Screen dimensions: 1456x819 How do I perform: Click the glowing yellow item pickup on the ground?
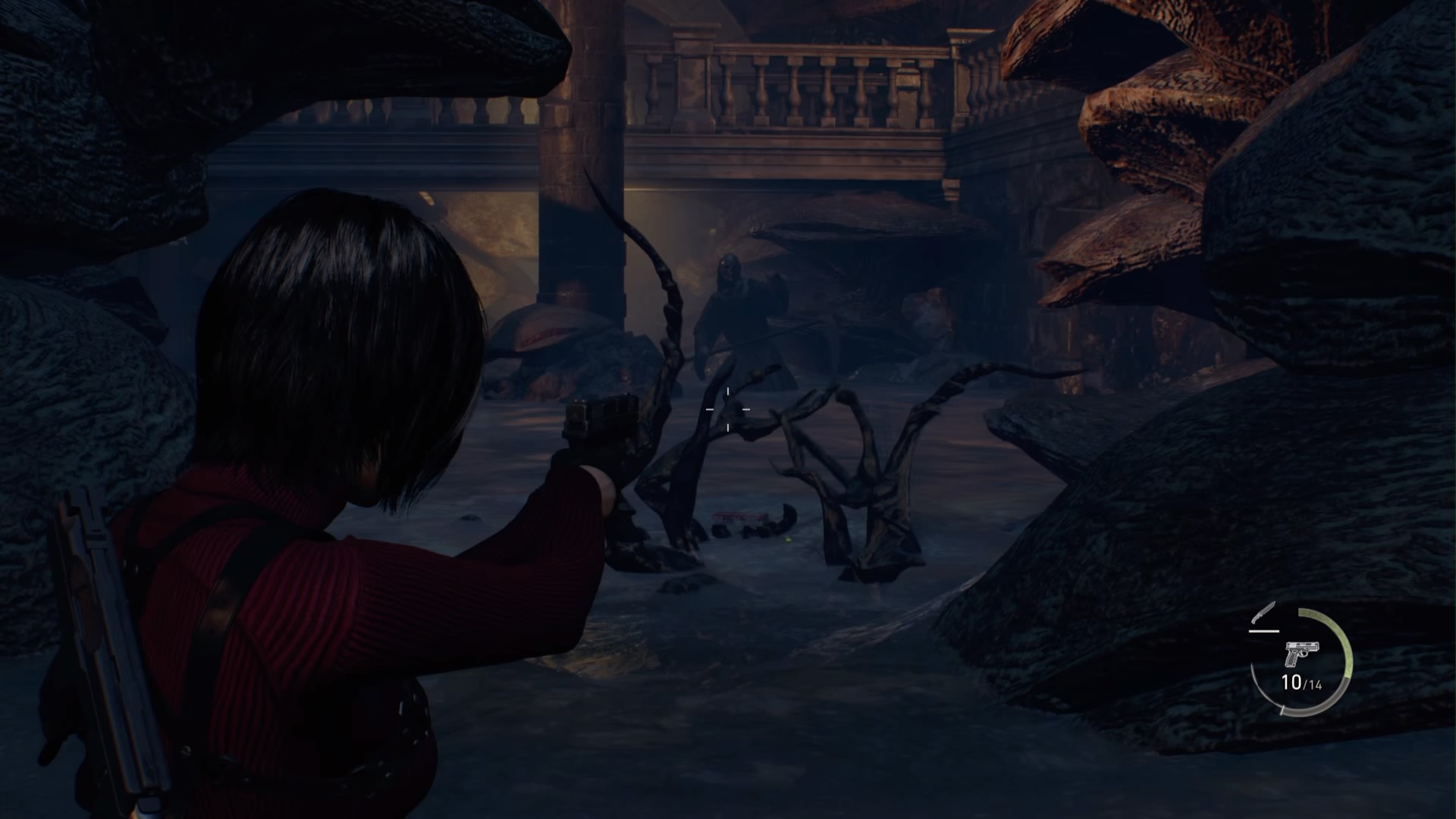[789, 540]
